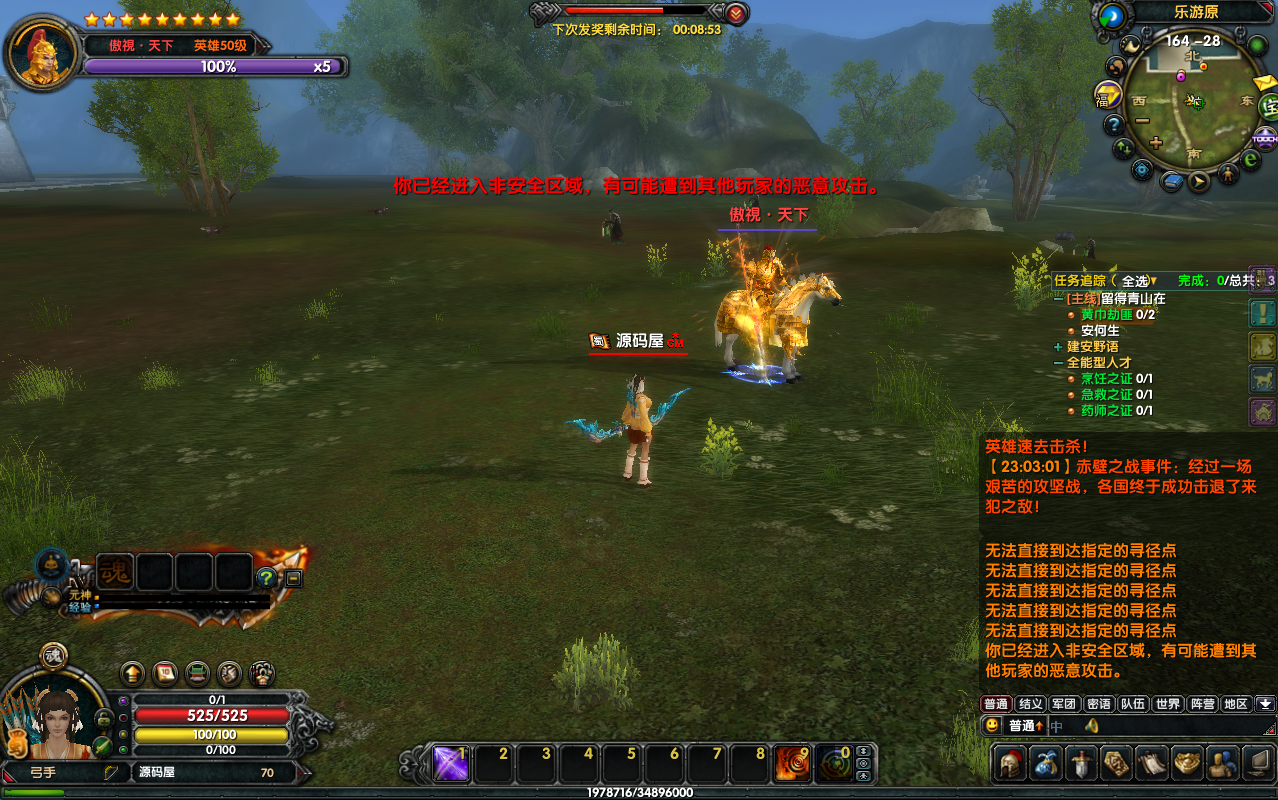Activate the purple skill in slot 1
Screen dimensions: 1278x800
(451, 764)
